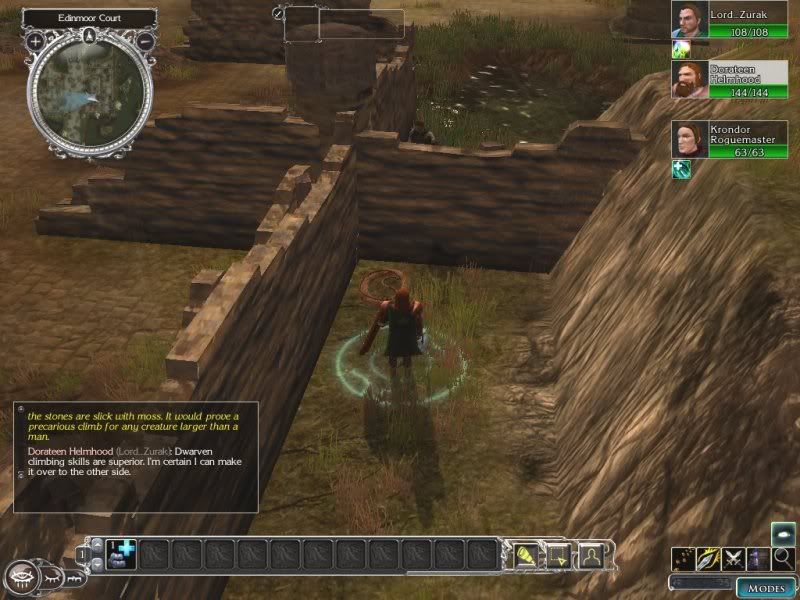800x600 pixels.
Task: Select Krondor Roguemaster's portrait
Action: tap(687, 140)
